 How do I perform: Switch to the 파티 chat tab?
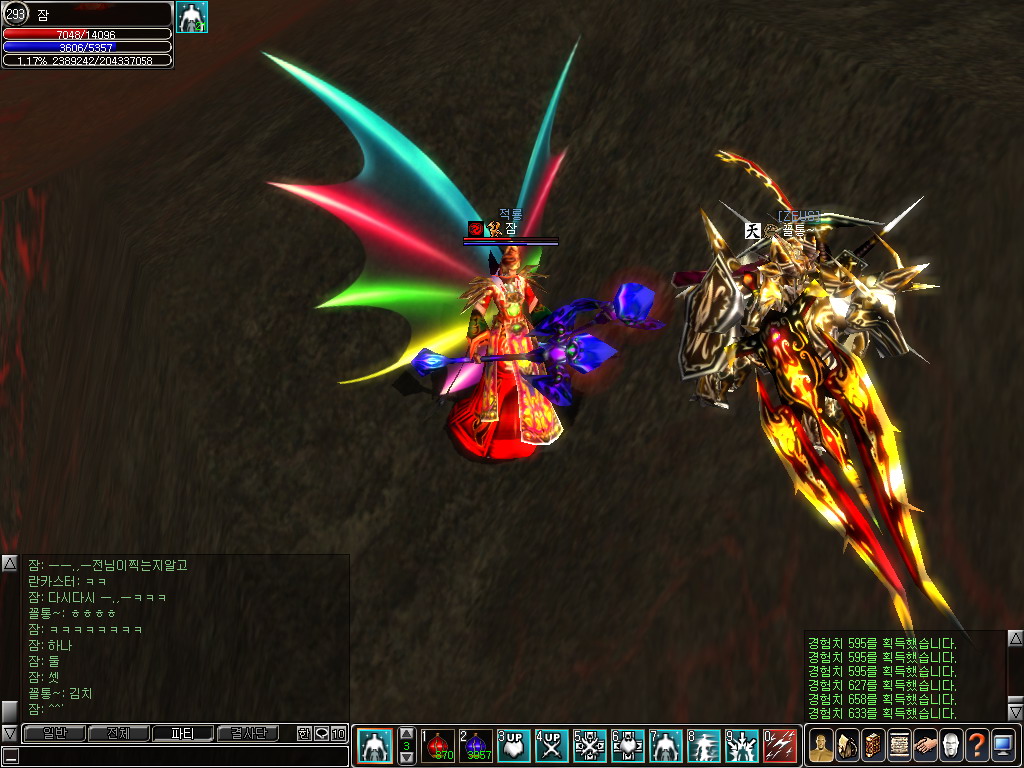point(183,734)
